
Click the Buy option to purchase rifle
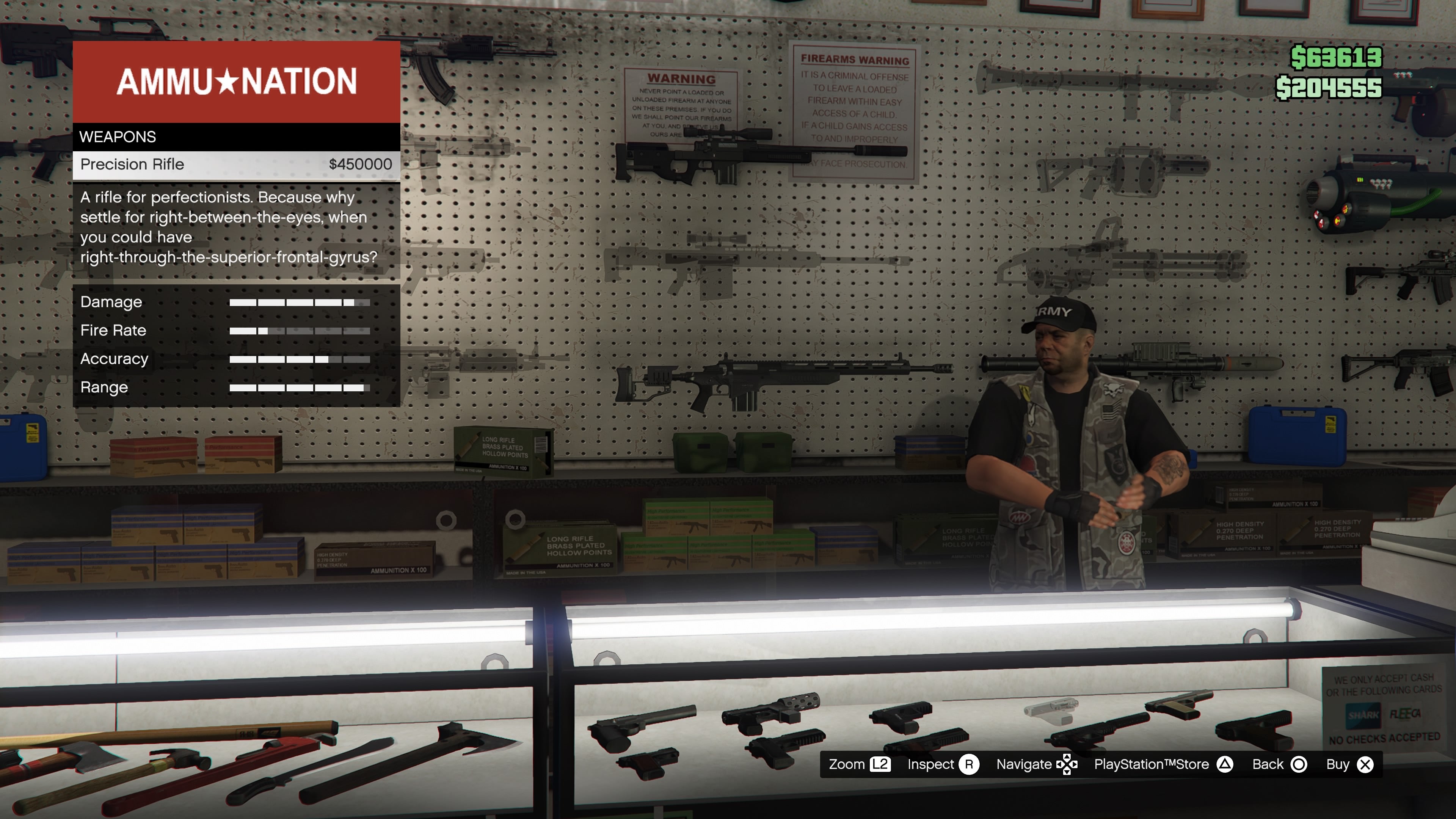[x=1337, y=764]
